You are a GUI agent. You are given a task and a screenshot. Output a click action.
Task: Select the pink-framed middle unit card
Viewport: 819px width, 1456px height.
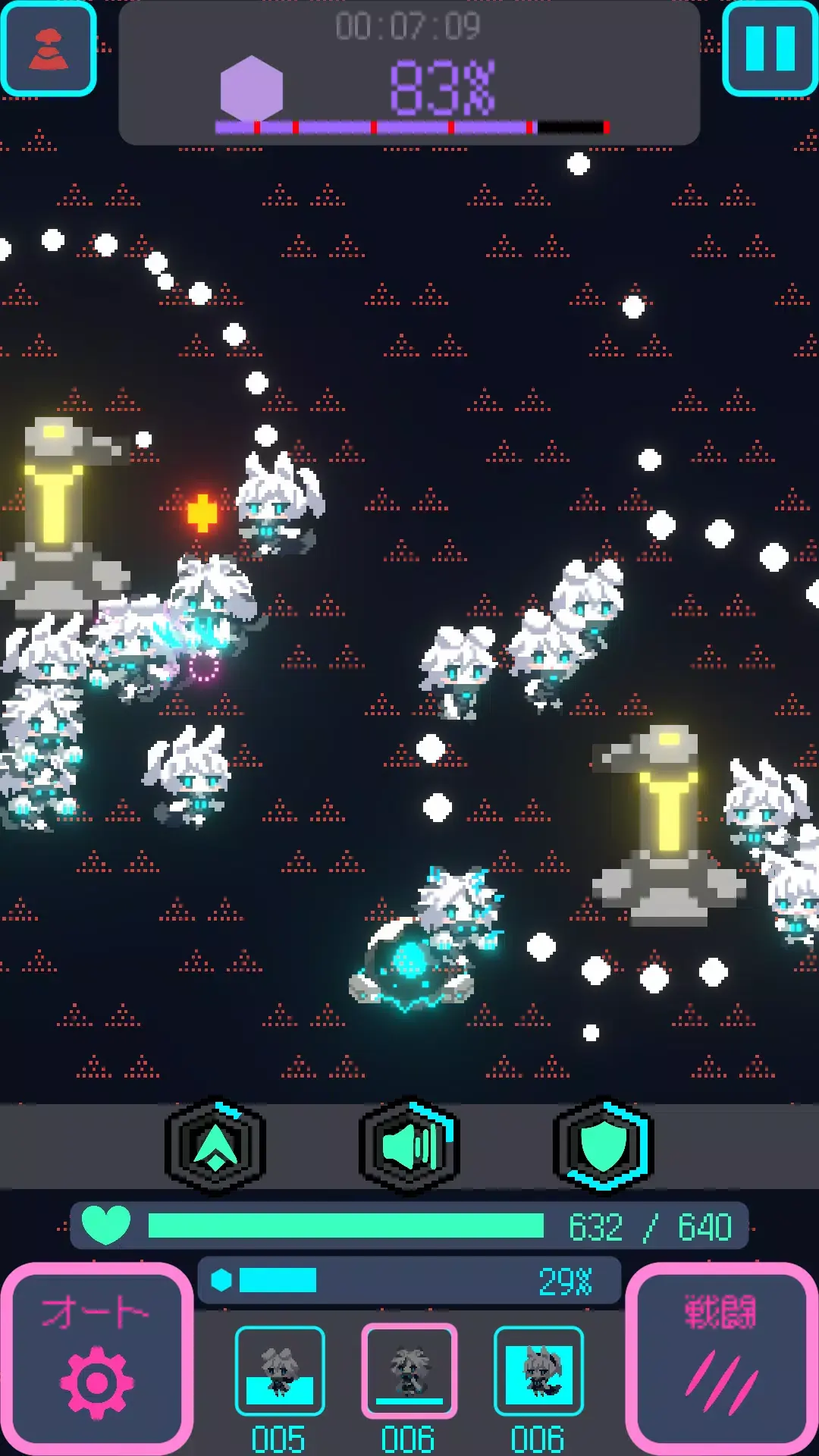409,1371
